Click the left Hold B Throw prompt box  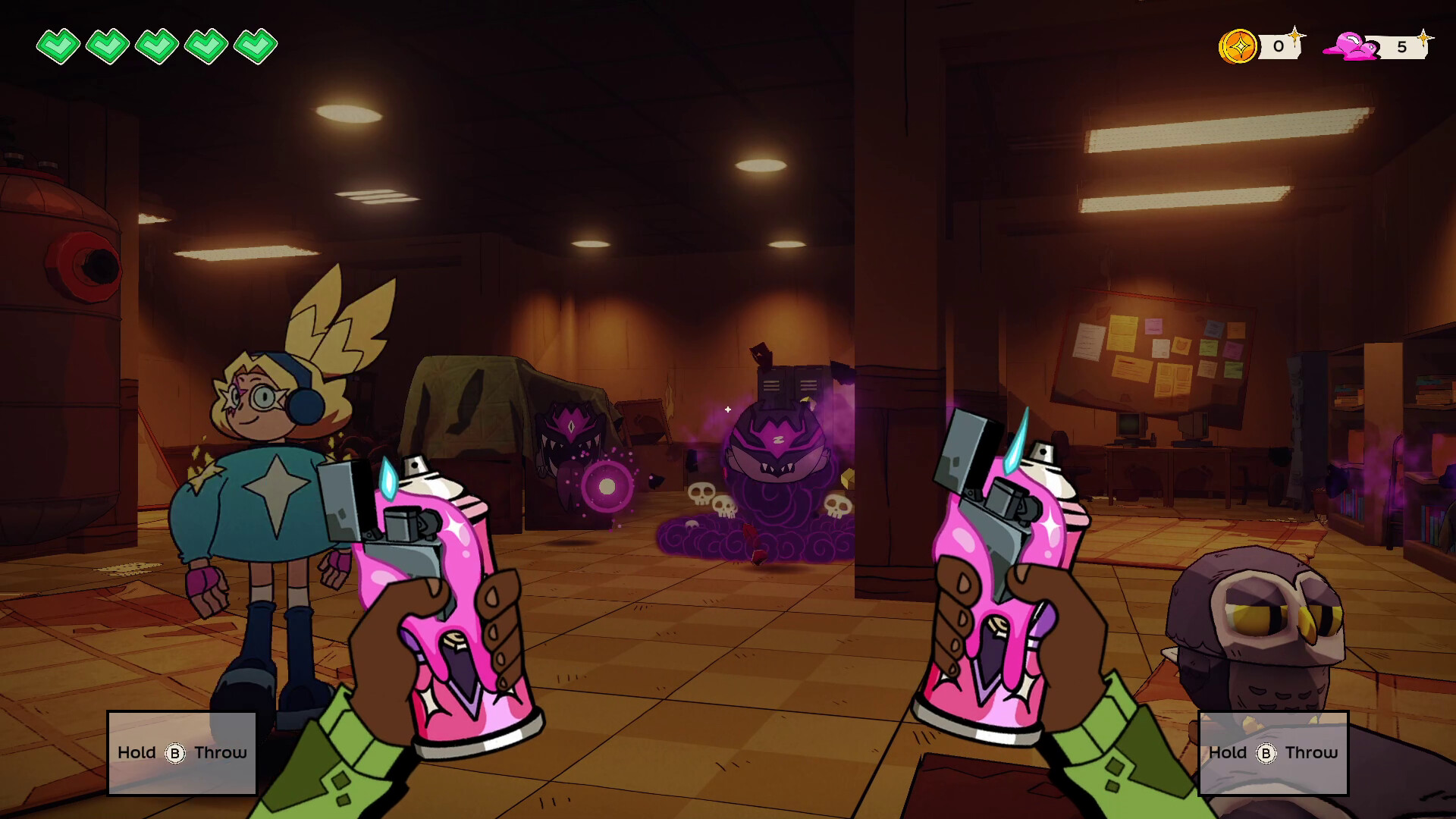point(181,752)
